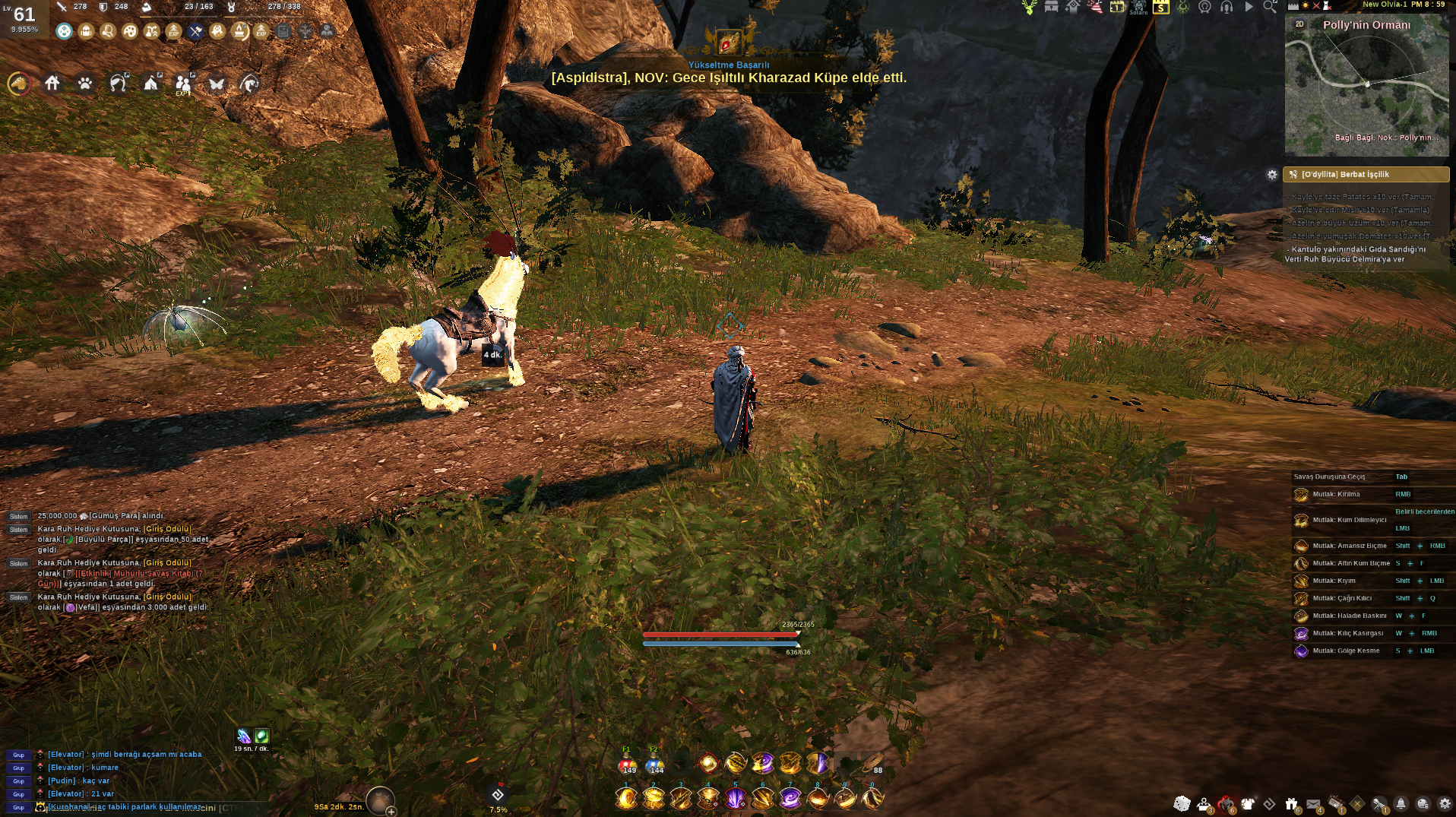Select the golden horse portrait icon

pyautogui.click(x=19, y=83)
